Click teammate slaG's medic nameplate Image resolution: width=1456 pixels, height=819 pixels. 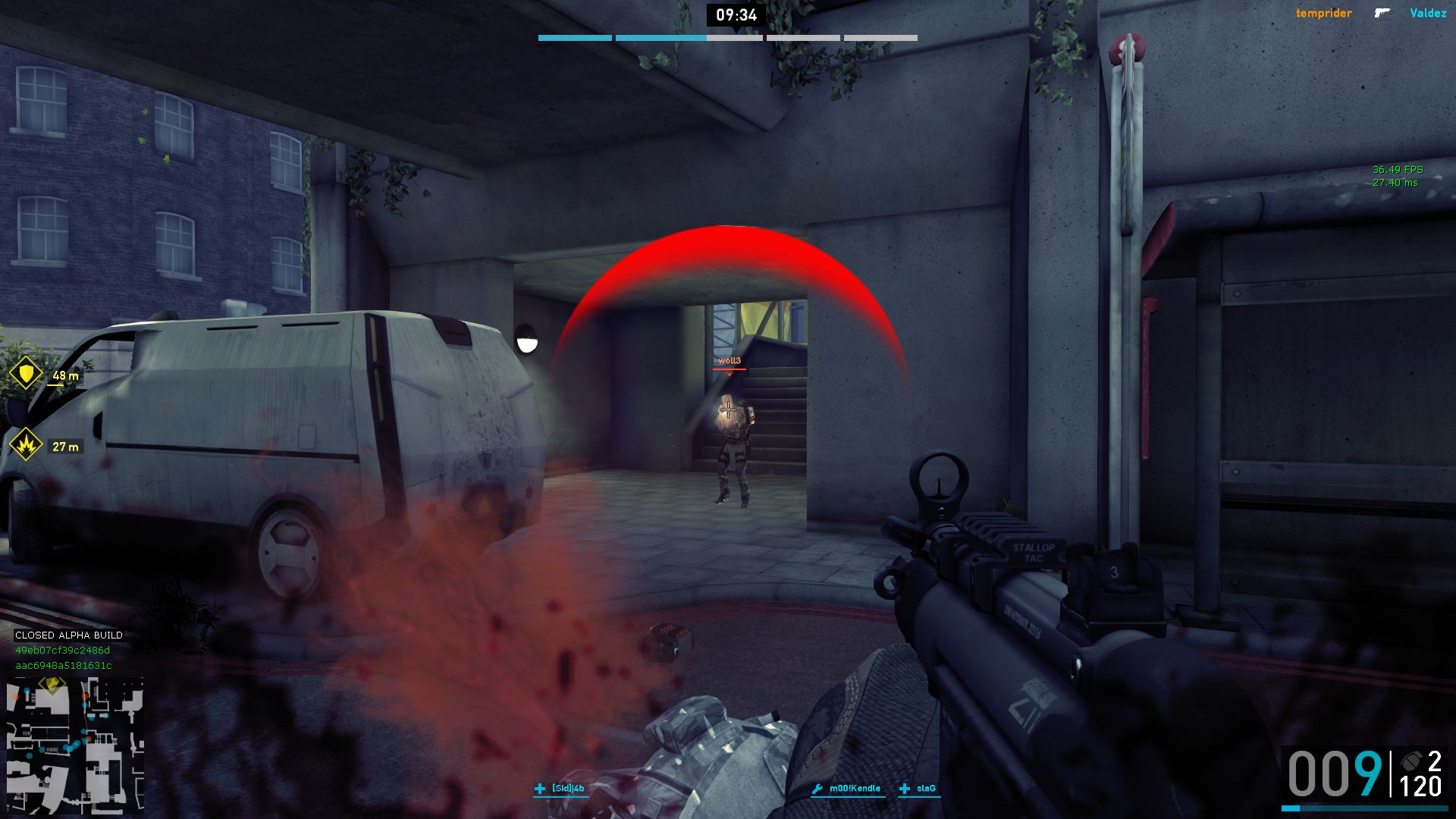click(918, 789)
